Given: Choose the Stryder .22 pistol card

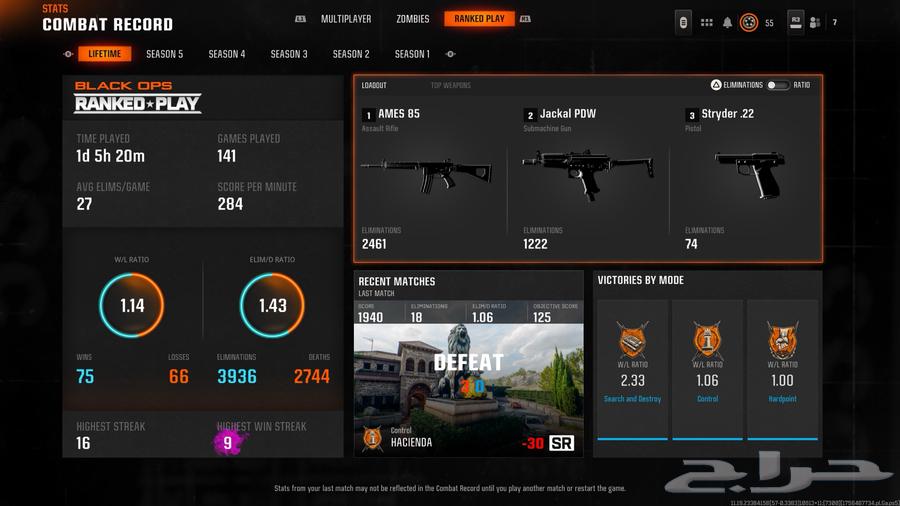Looking at the screenshot, I should click(x=749, y=175).
